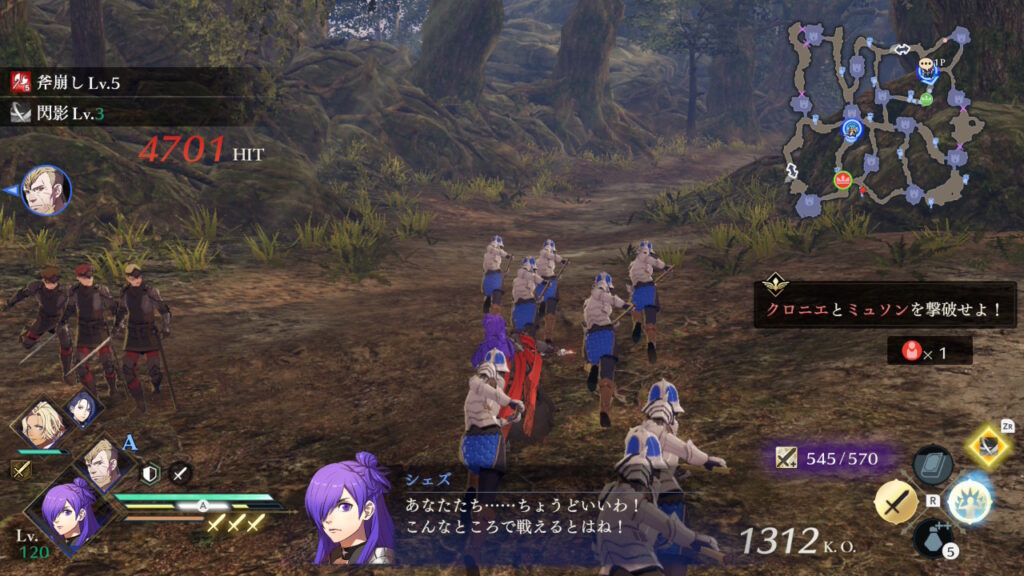
Task: Select the ally portrait on the left edge
Action: click(x=45, y=190)
